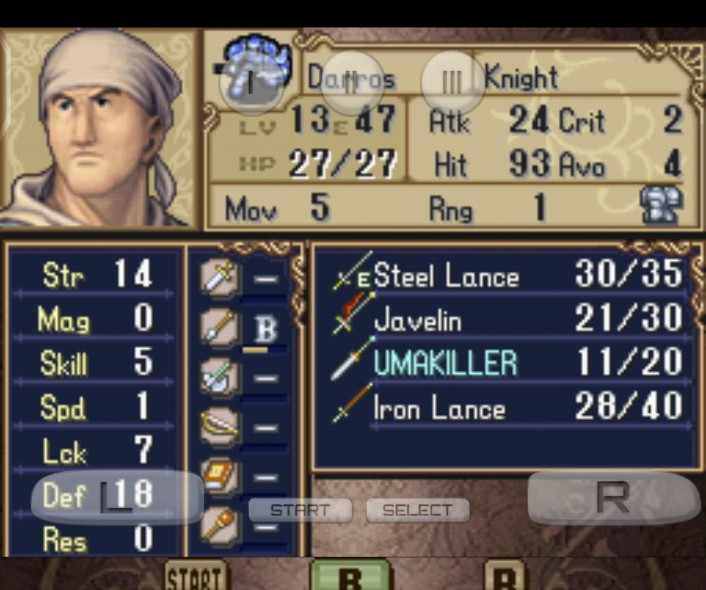Choose the Javelin inventory row
The width and height of the screenshot is (706, 590).
point(417,320)
